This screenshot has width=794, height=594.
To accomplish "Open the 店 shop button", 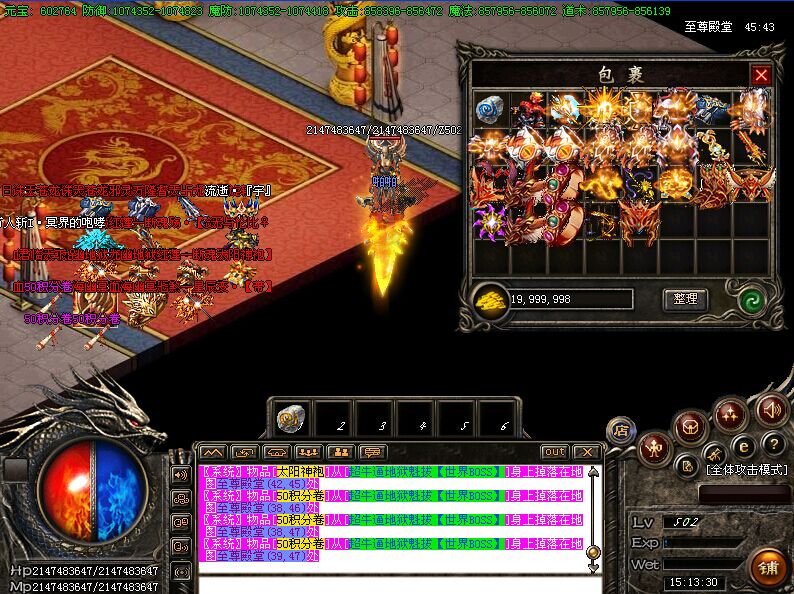I will click(621, 431).
